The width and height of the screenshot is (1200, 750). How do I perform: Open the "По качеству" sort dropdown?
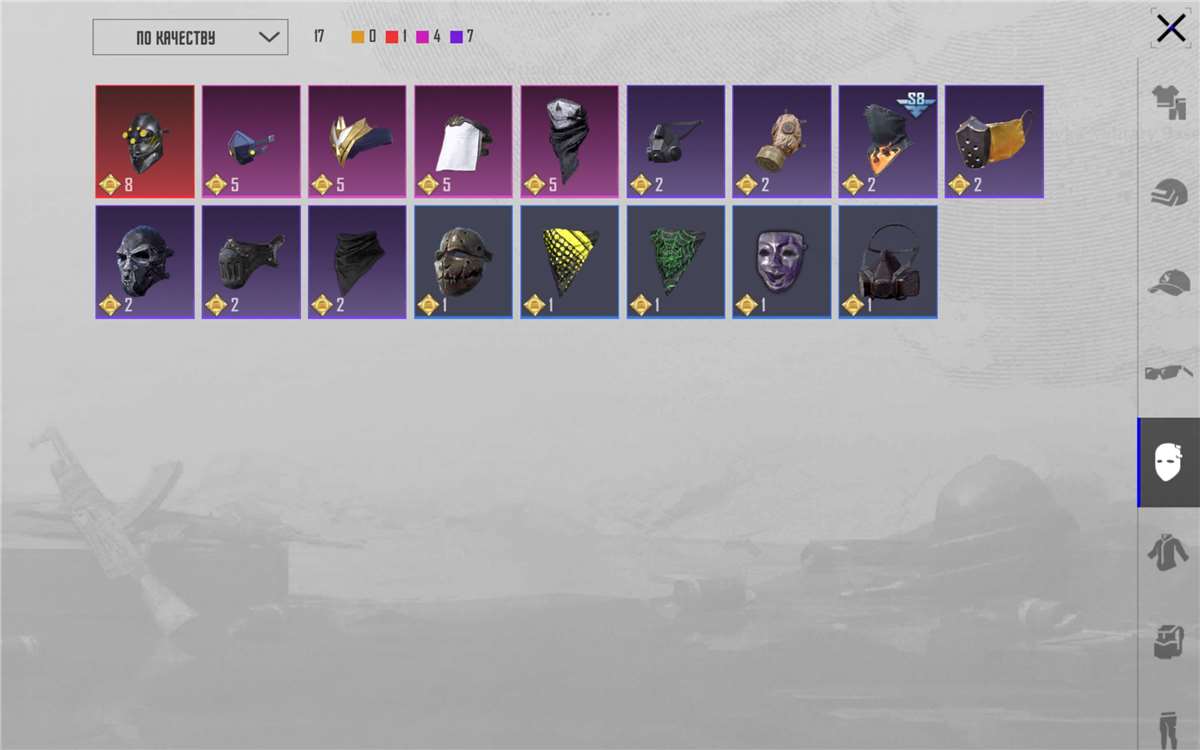(190, 38)
